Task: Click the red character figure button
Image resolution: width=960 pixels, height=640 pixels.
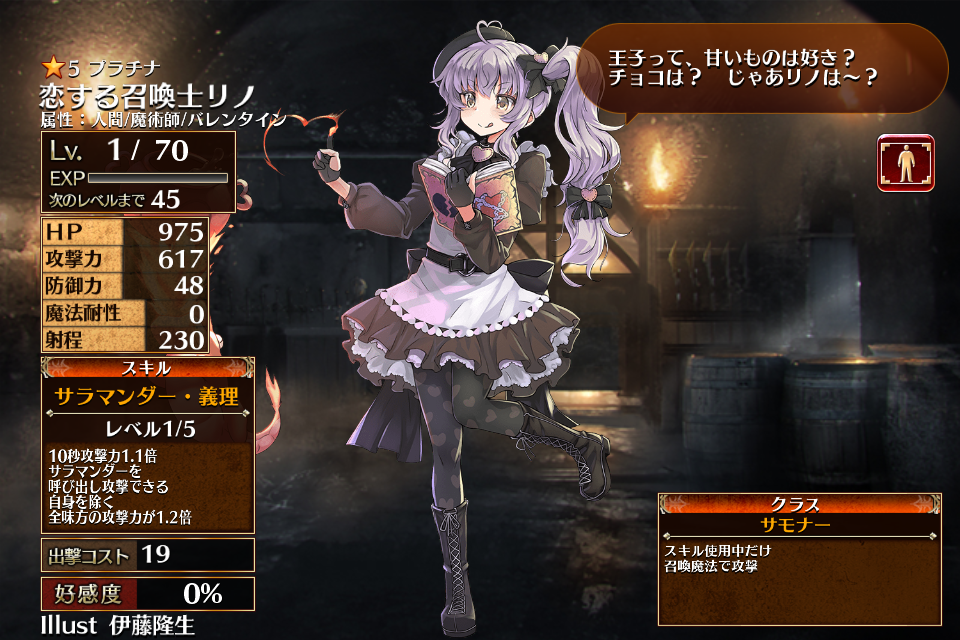Action: coord(906,163)
